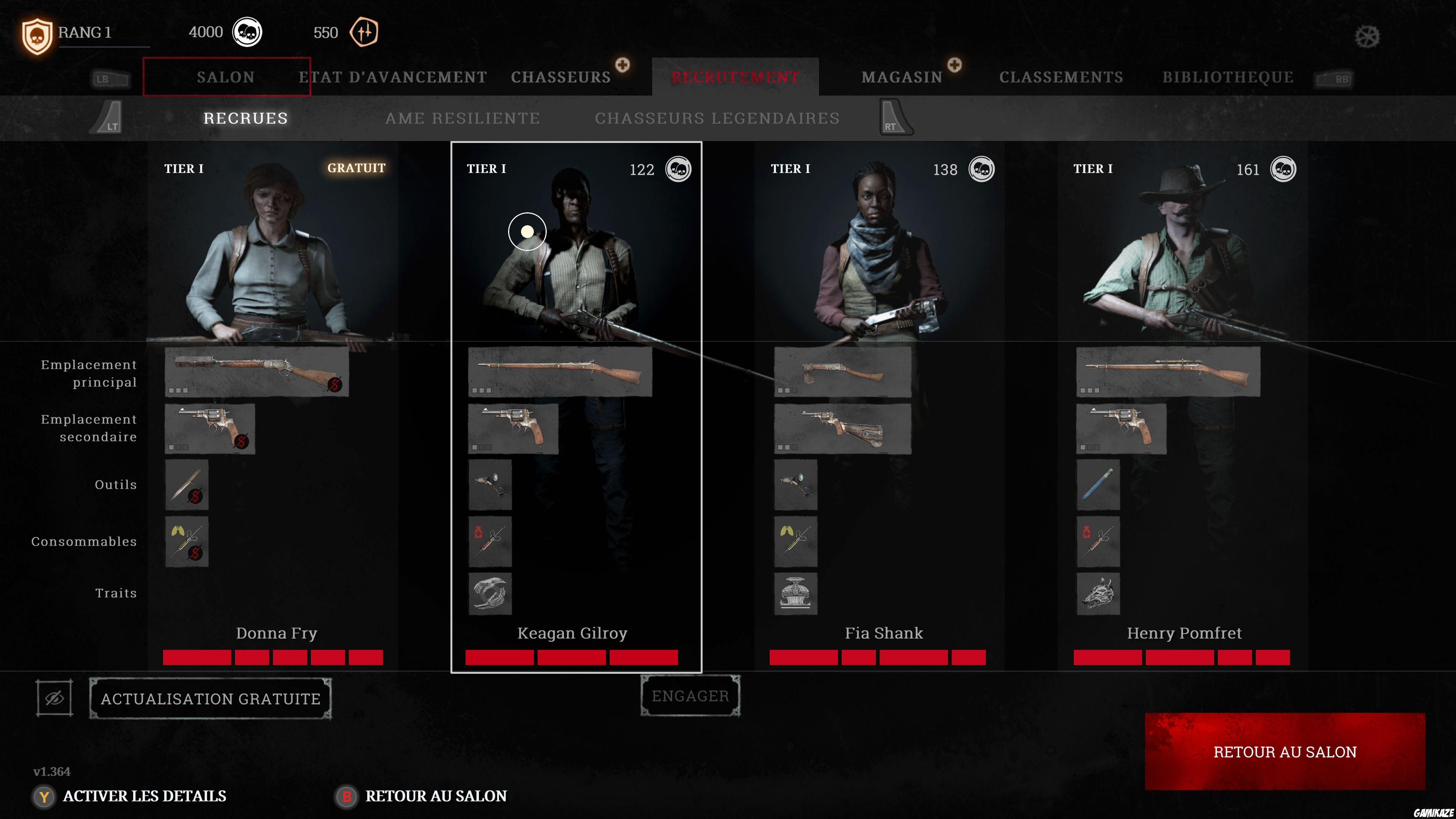Select Donna Fry's knife tool icon
Screen dimensions: 1456x819
[x=187, y=485]
